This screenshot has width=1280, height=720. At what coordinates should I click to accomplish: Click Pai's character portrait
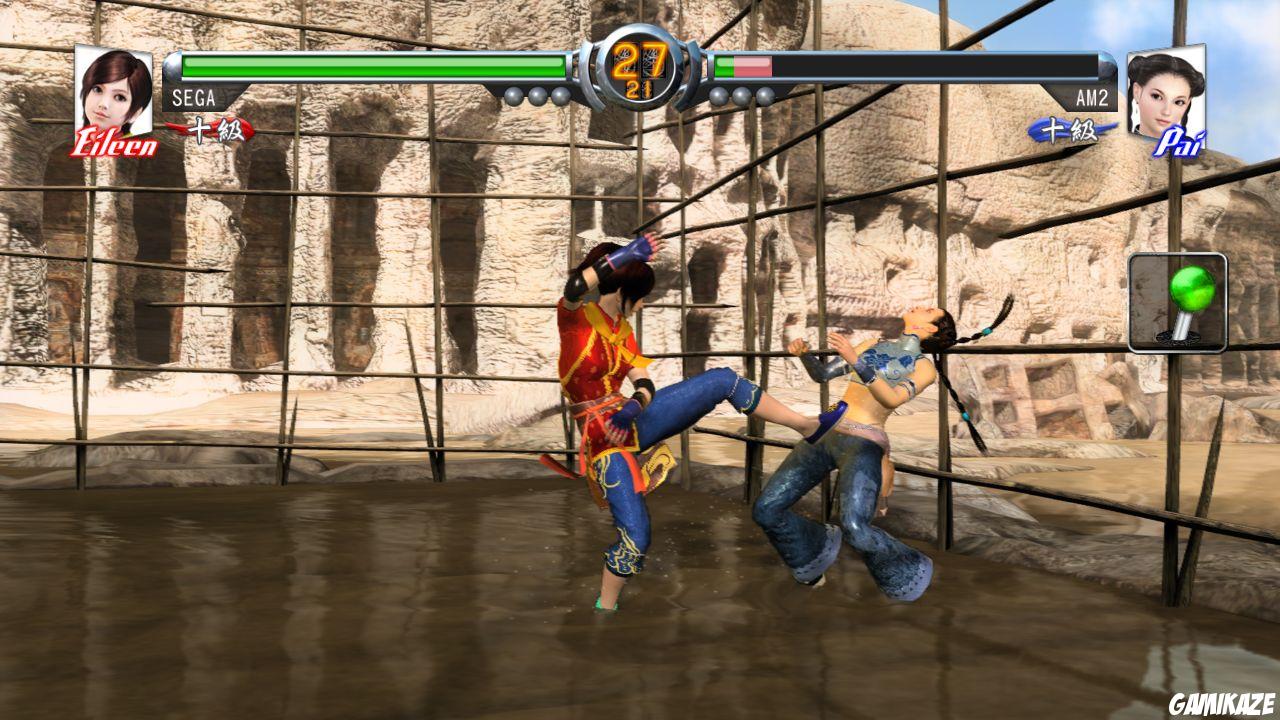[1166, 91]
